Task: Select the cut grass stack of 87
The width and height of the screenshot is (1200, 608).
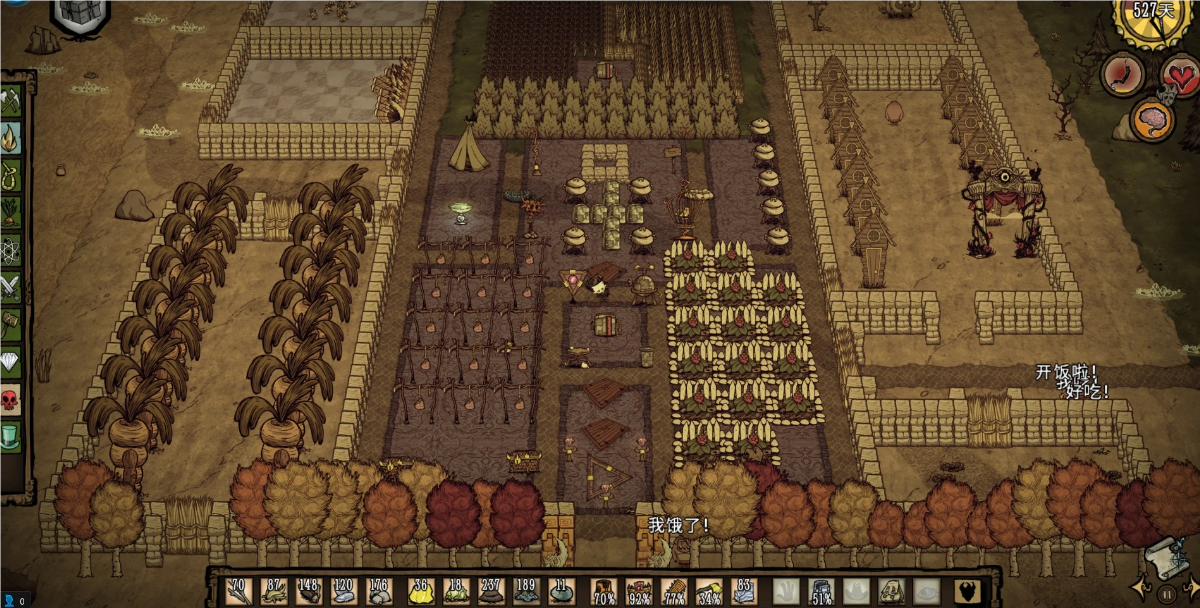Action: point(274,590)
